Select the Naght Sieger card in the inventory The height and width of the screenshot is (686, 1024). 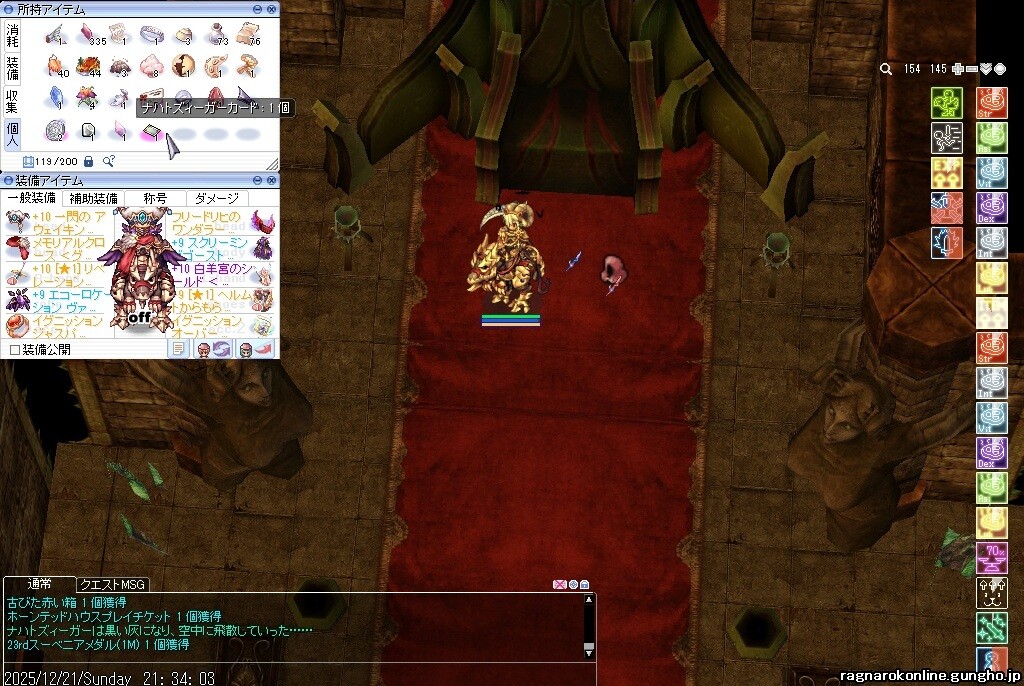[x=152, y=131]
